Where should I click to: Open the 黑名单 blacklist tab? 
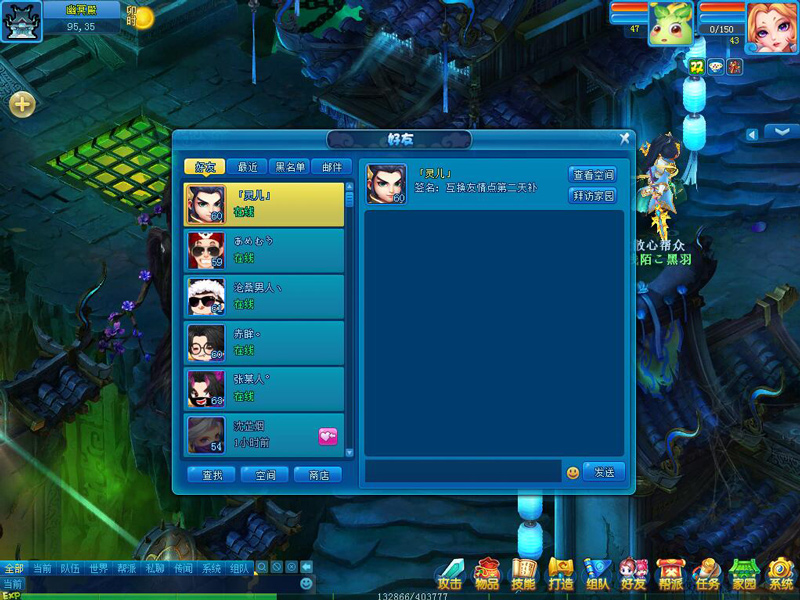(290, 167)
